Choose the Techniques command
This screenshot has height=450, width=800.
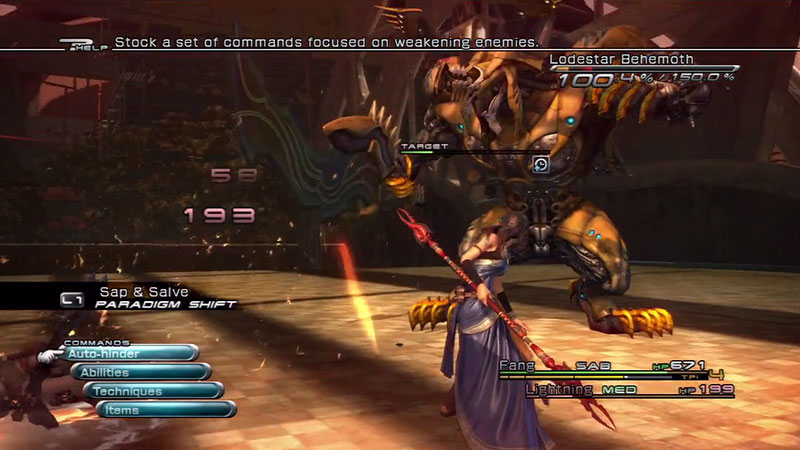[152, 390]
